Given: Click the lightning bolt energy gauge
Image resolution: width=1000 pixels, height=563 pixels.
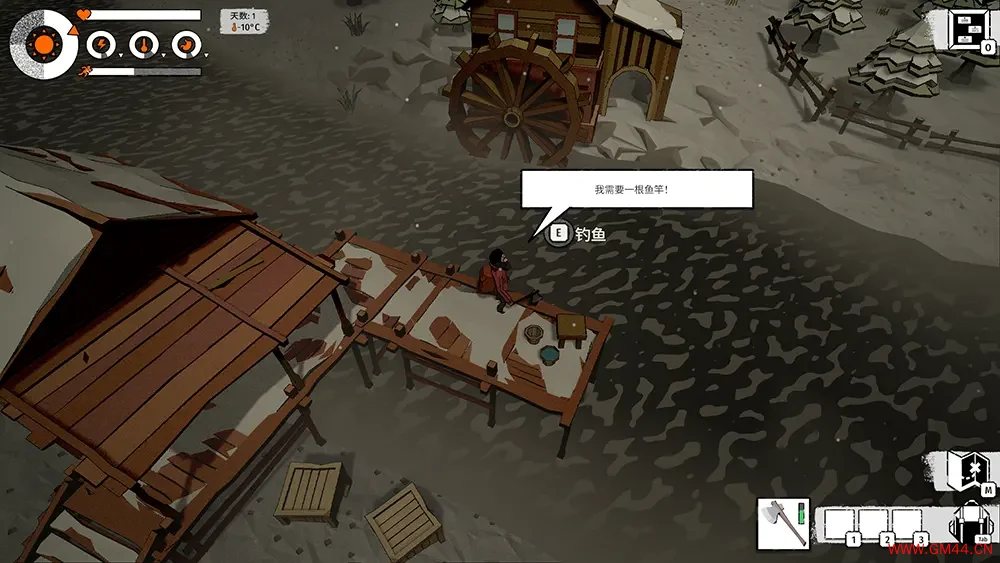Looking at the screenshot, I should (101, 44).
